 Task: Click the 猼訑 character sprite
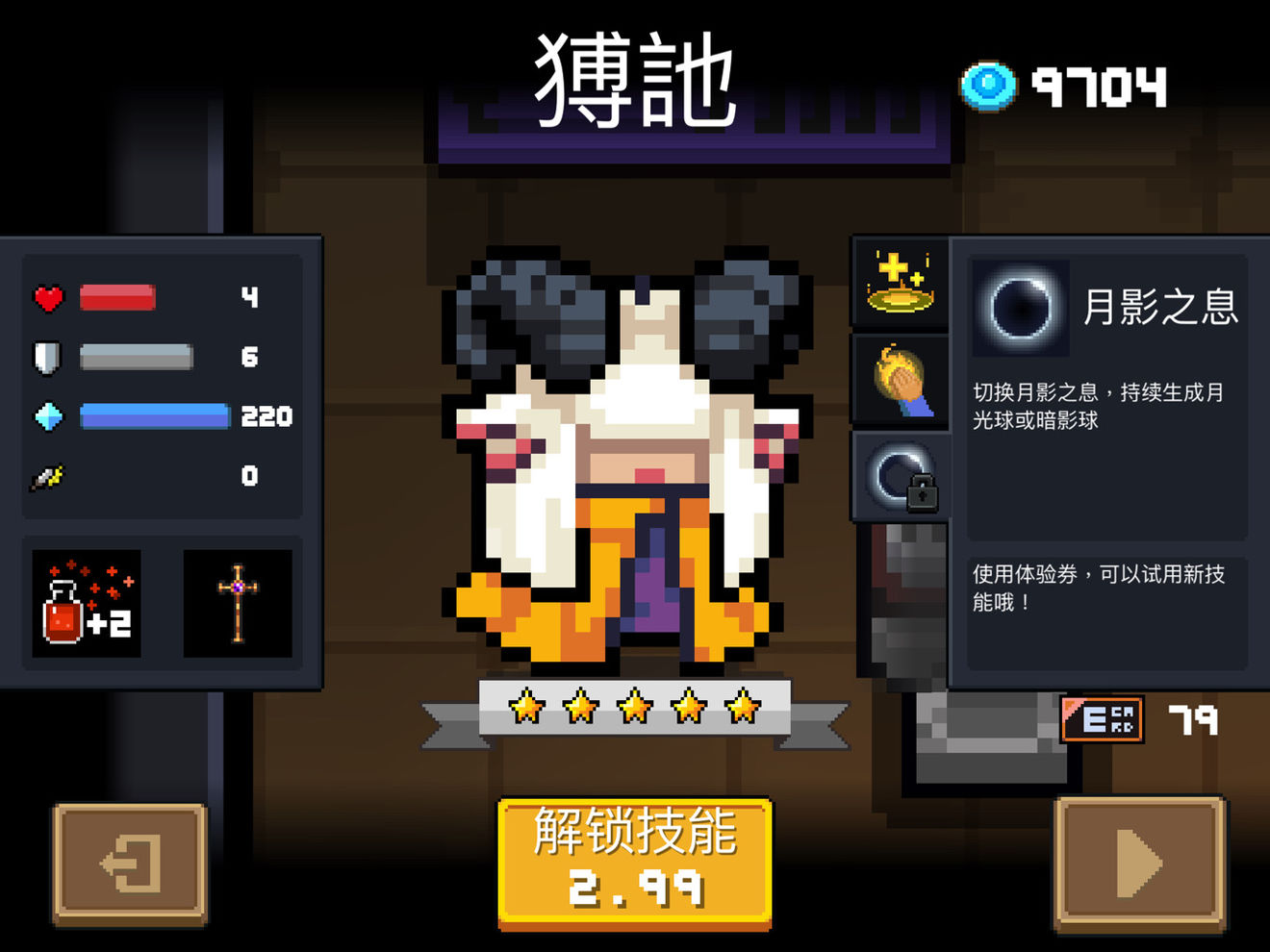pyautogui.click(x=625, y=462)
